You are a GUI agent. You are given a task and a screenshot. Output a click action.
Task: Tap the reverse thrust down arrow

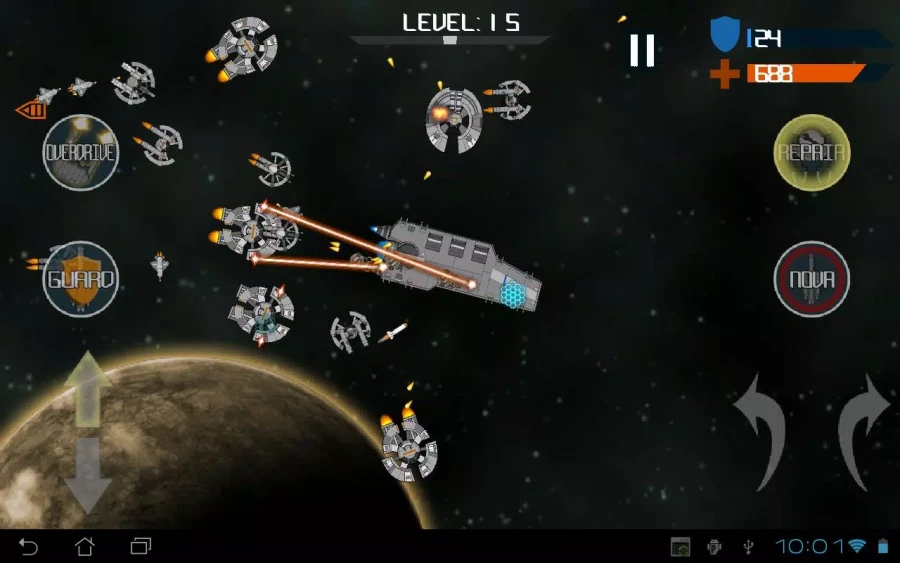click(88, 475)
